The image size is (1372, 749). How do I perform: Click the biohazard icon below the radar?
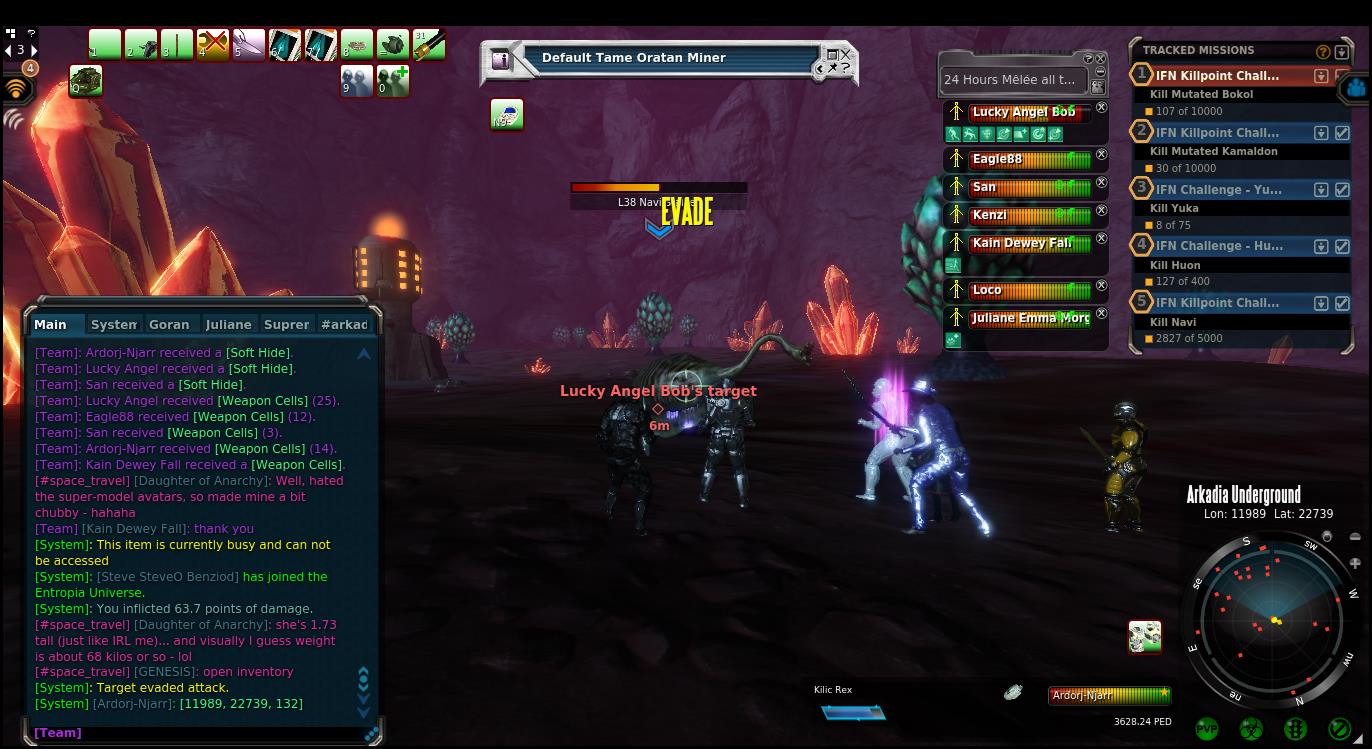pyautogui.click(x=1251, y=729)
